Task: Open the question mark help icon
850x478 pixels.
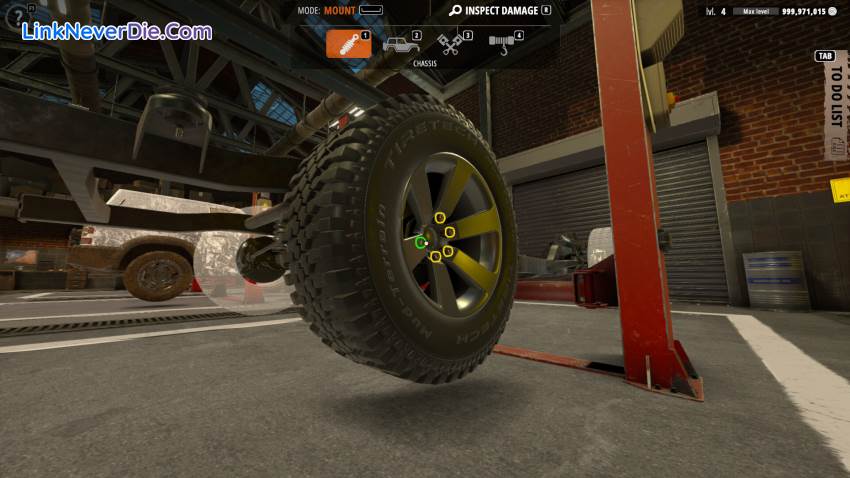Action: 15,16
